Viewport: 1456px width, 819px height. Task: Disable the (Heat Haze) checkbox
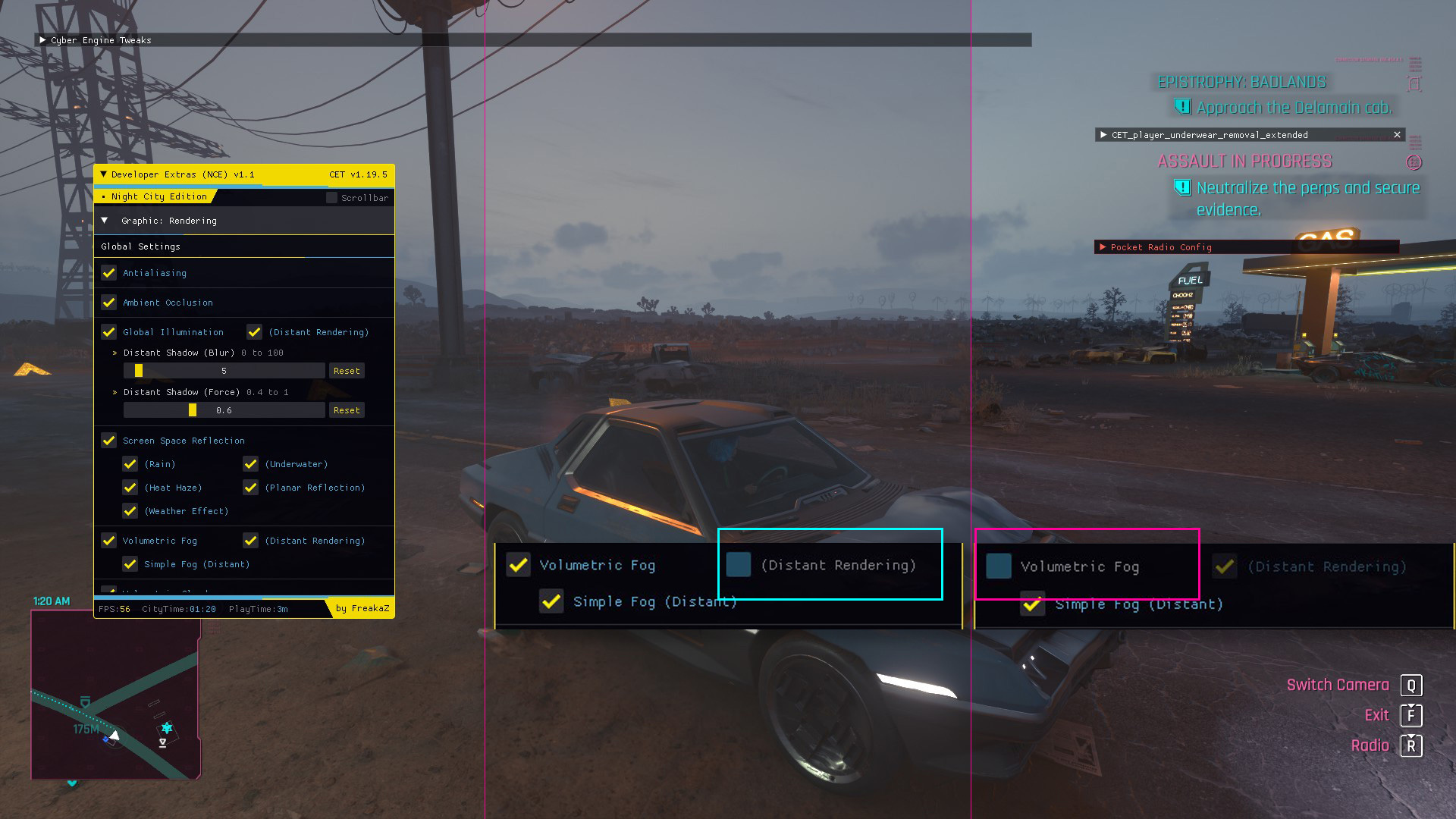[x=130, y=488]
